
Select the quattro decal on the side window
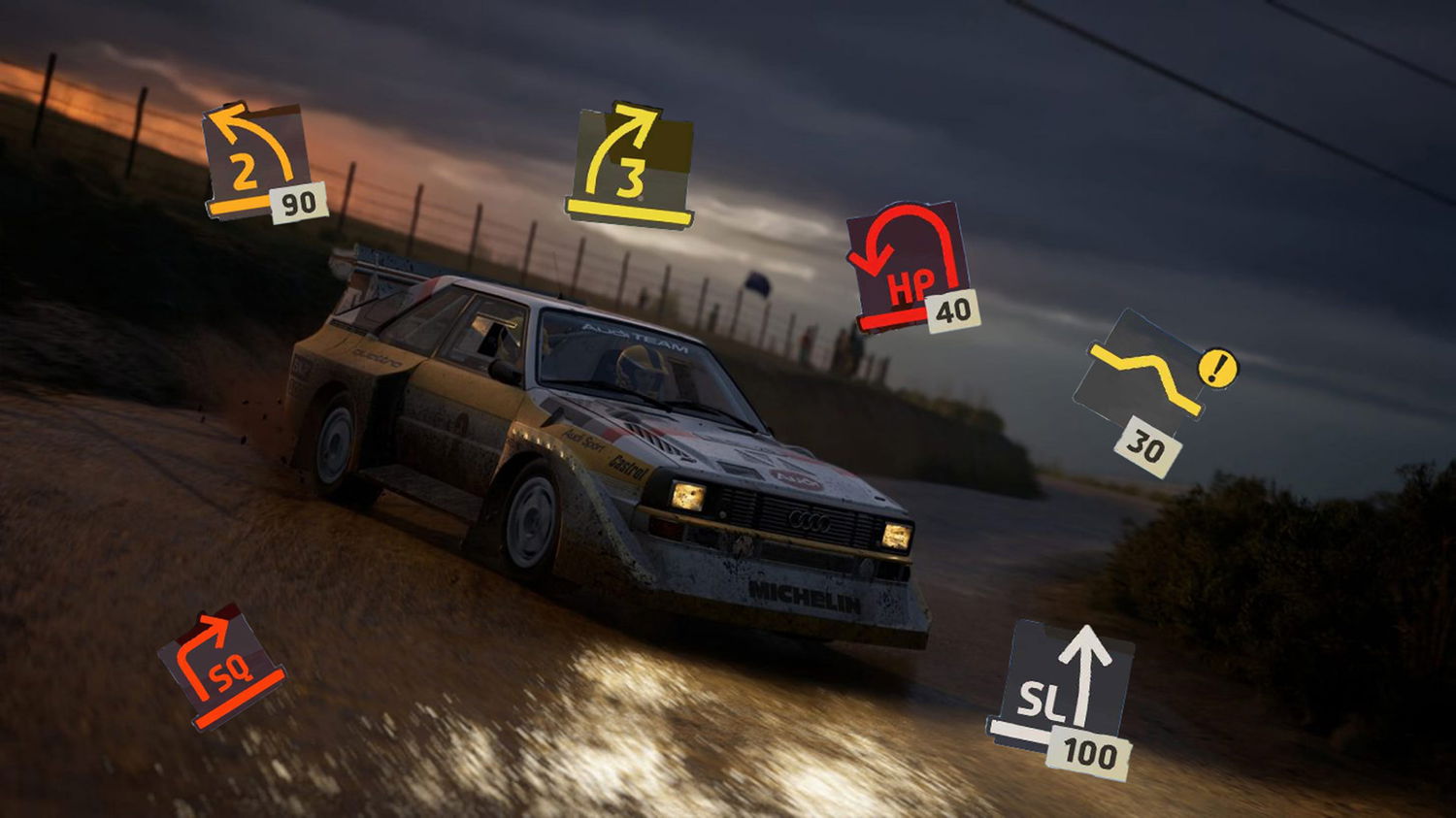point(373,359)
